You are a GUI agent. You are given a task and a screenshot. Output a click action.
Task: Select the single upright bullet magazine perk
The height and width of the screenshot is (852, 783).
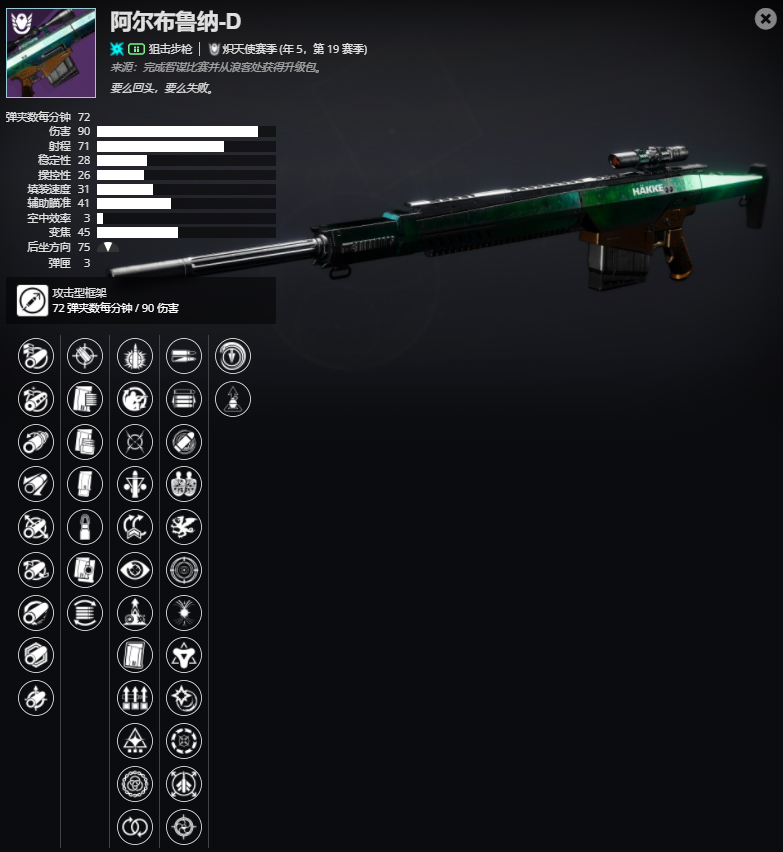[85, 527]
